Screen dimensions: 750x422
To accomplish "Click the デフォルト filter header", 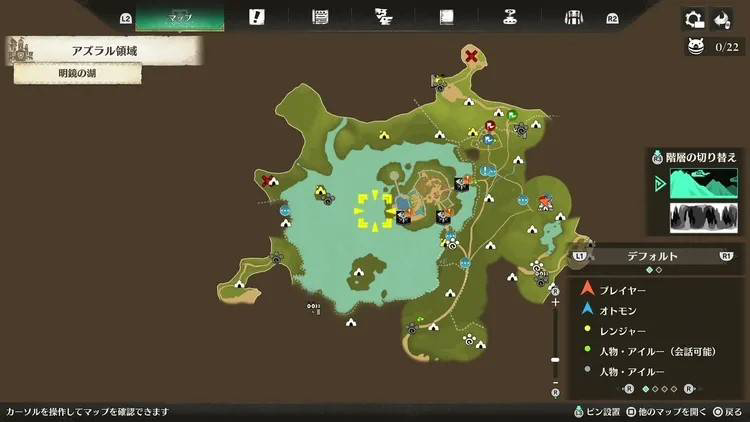I will tap(653, 256).
